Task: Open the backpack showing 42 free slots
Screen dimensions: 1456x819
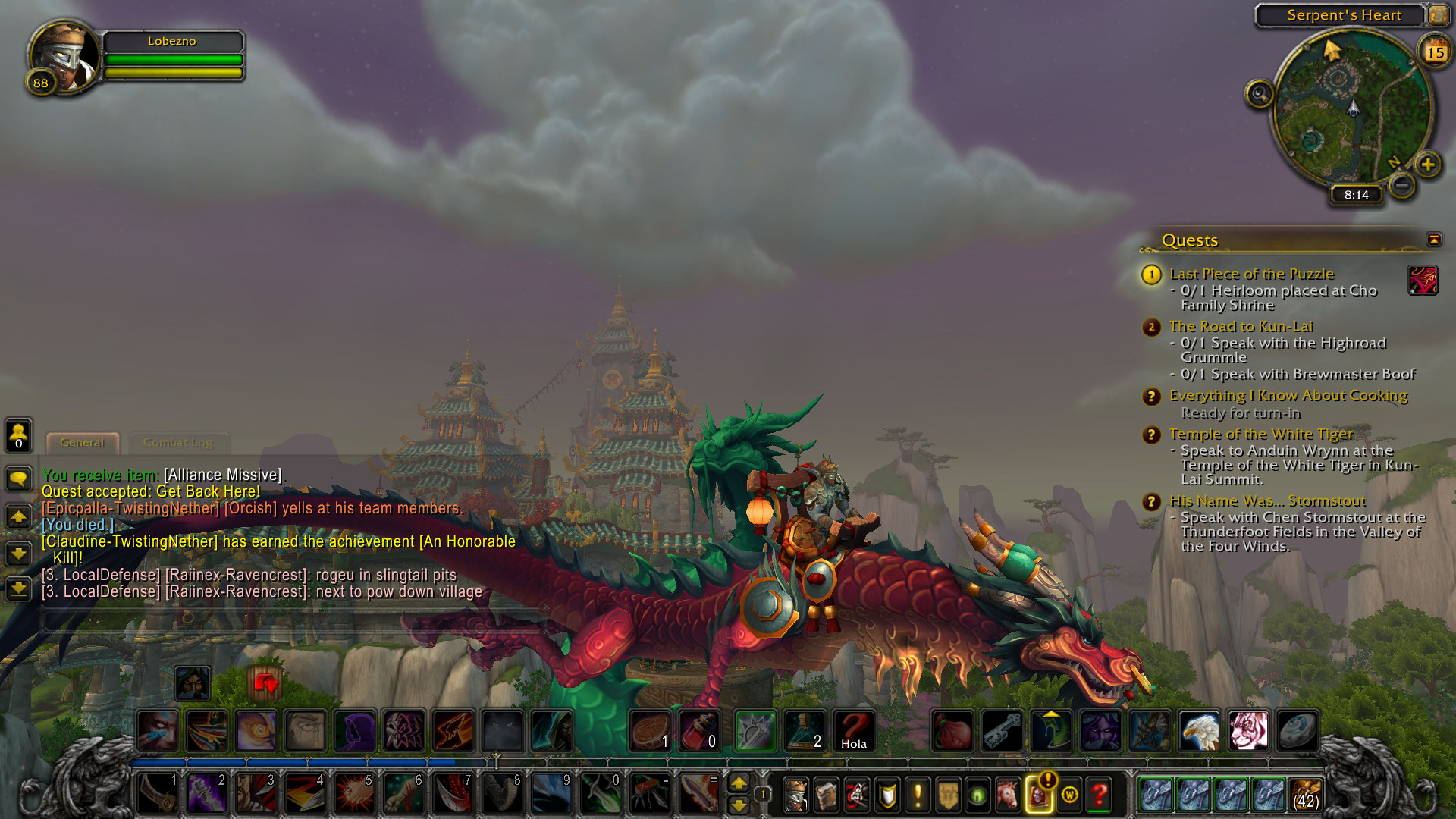Action: (x=1305, y=795)
